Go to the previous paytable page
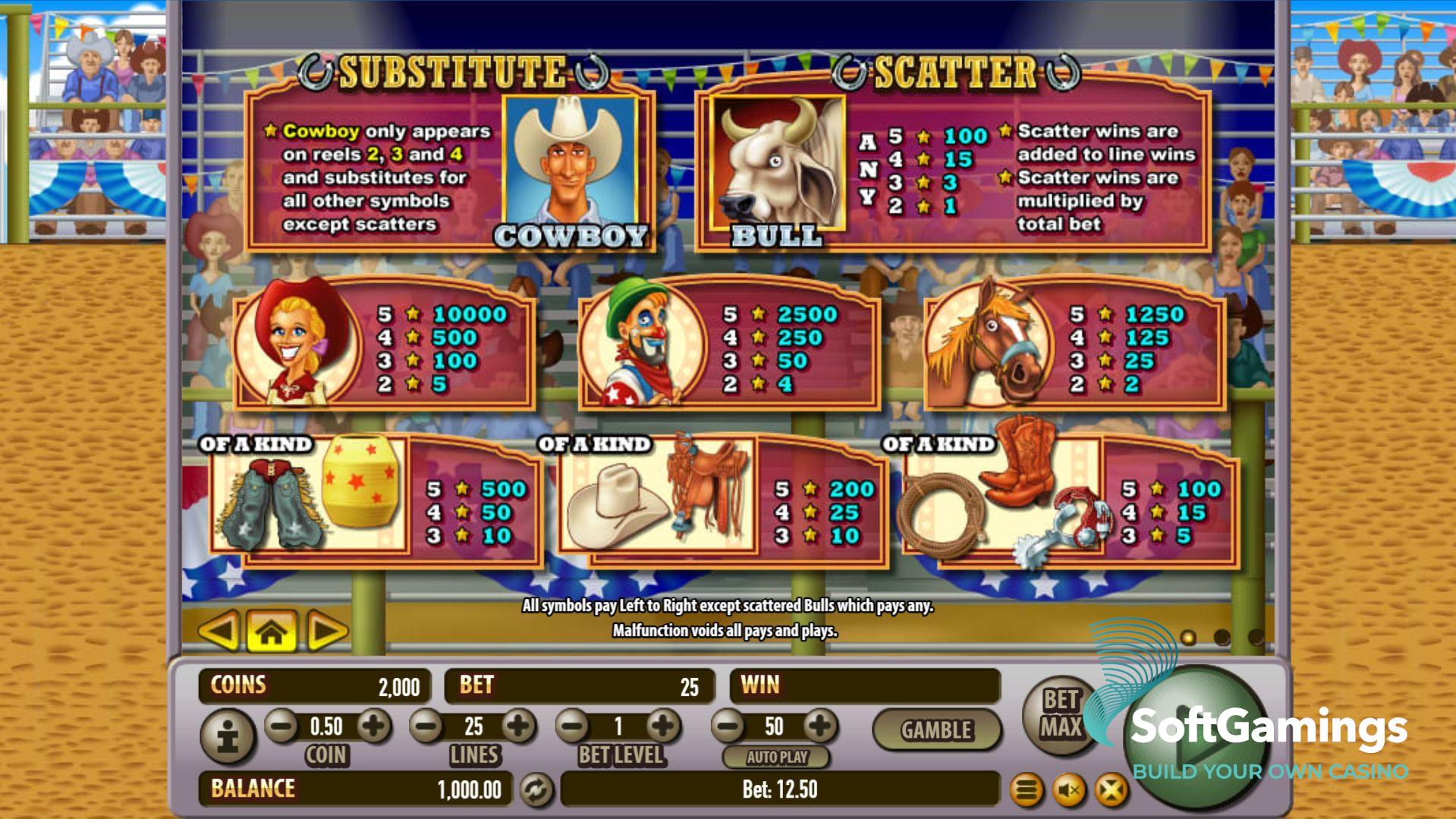 coord(219,631)
